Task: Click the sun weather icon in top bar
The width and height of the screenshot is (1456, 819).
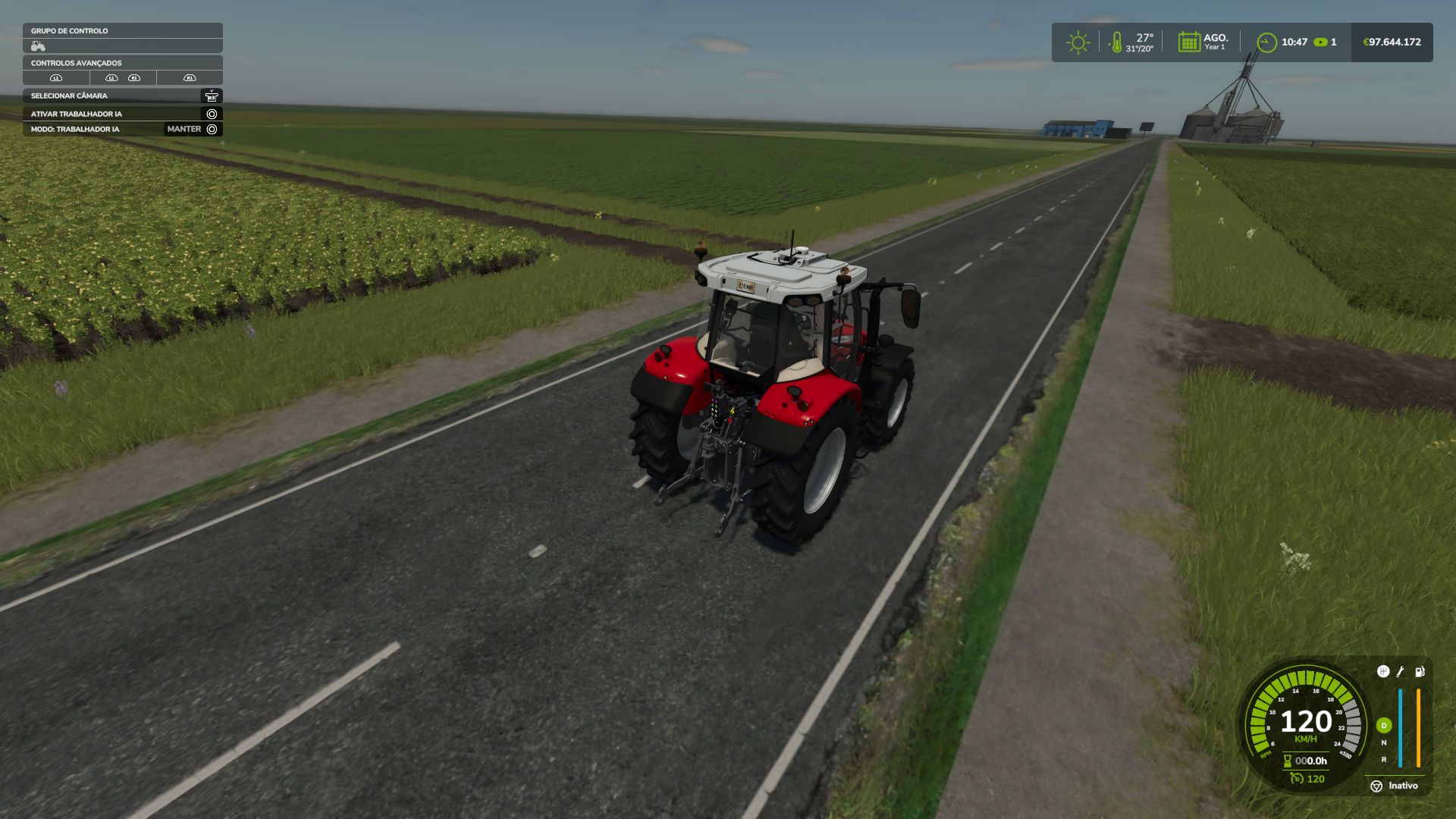Action: 1076,42
